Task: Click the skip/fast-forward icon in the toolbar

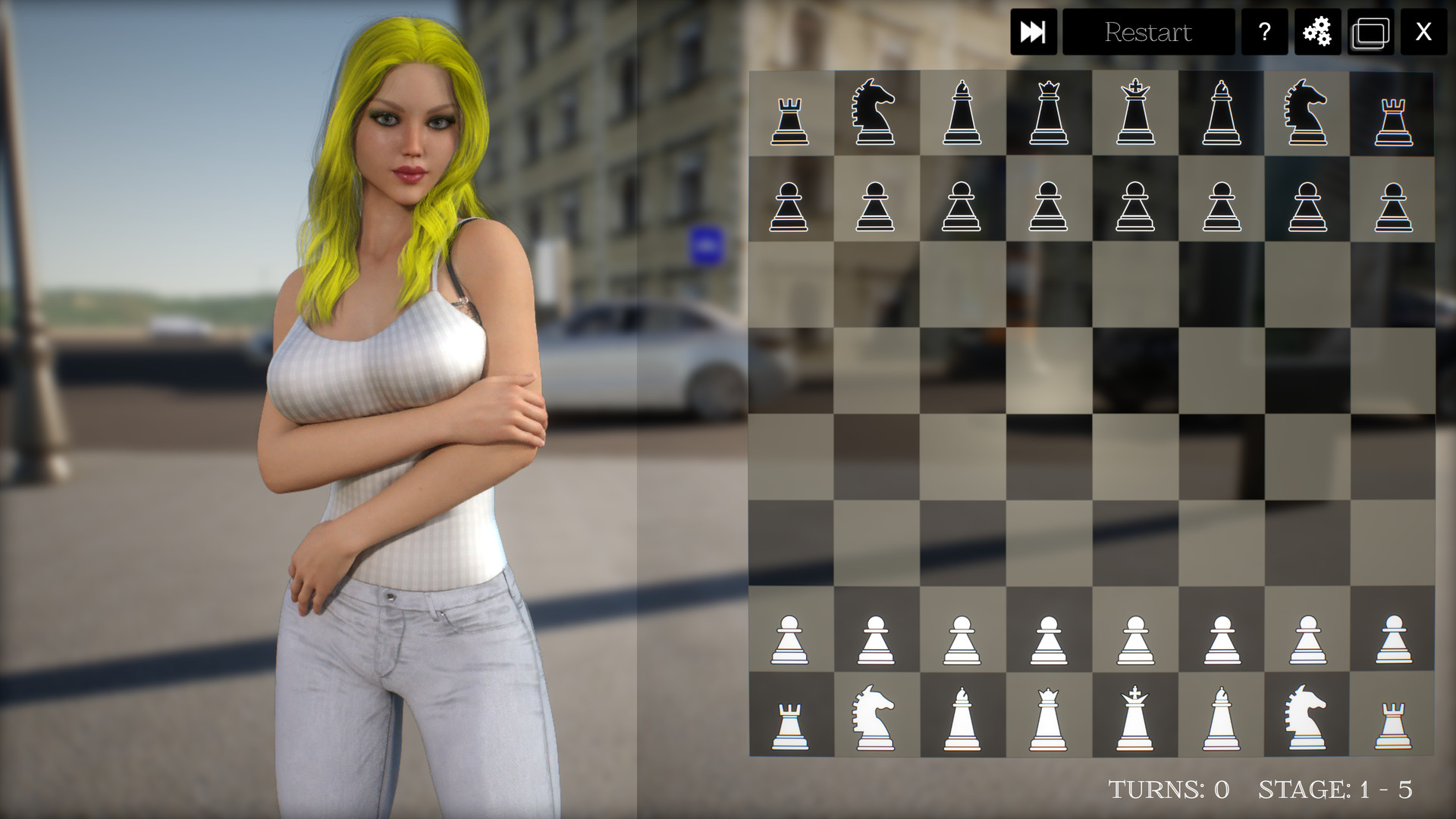Action: point(1034,33)
